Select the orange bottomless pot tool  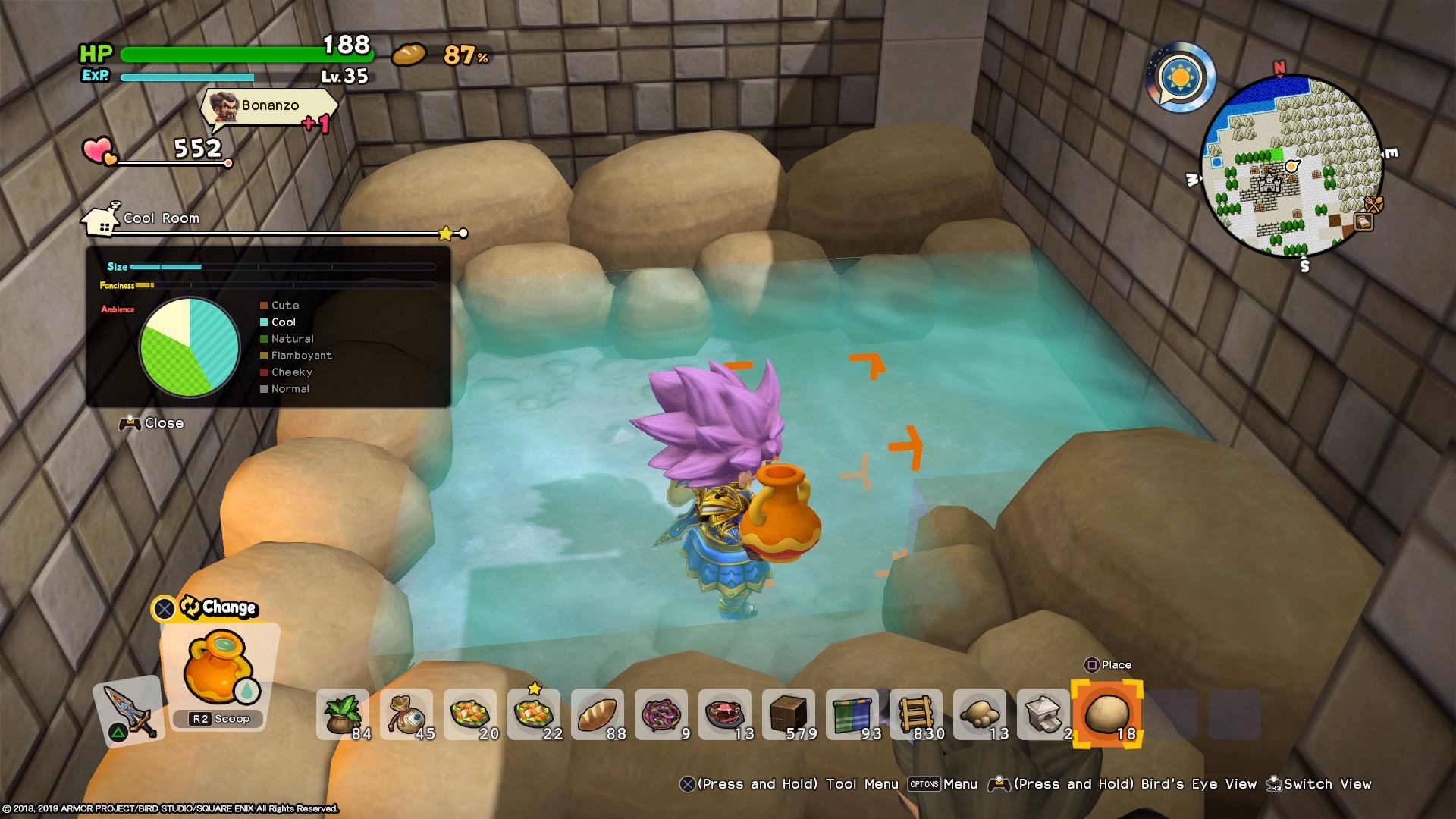pyautogui.click(x=218, y=669)
